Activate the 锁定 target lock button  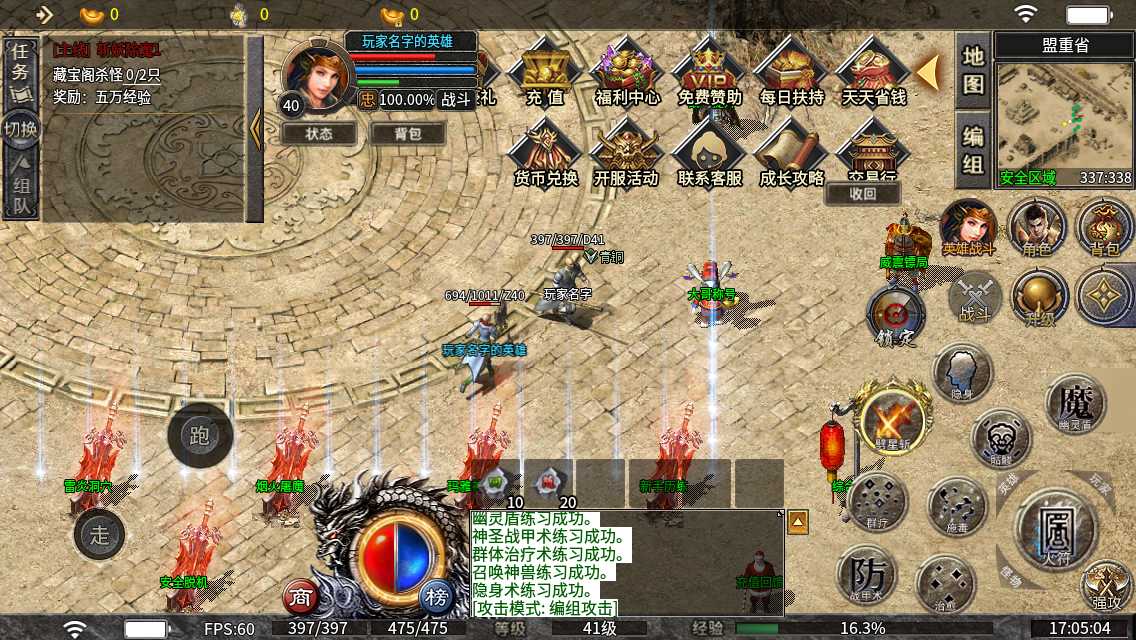coord(895,315)
